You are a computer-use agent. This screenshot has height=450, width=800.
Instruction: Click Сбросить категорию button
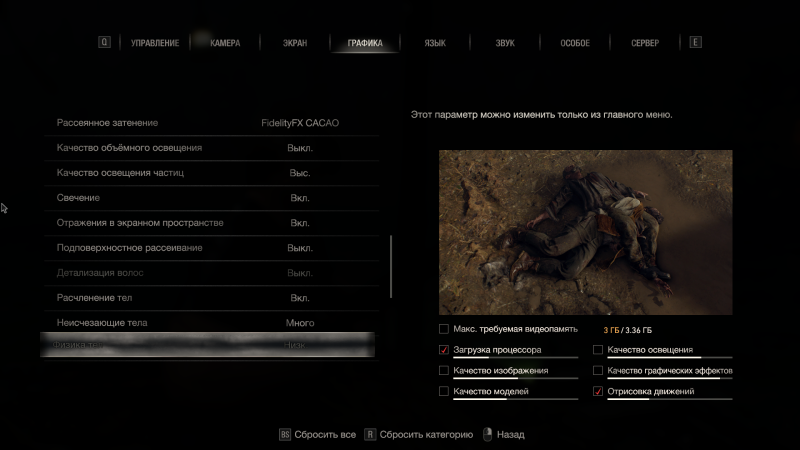(418, 435)
